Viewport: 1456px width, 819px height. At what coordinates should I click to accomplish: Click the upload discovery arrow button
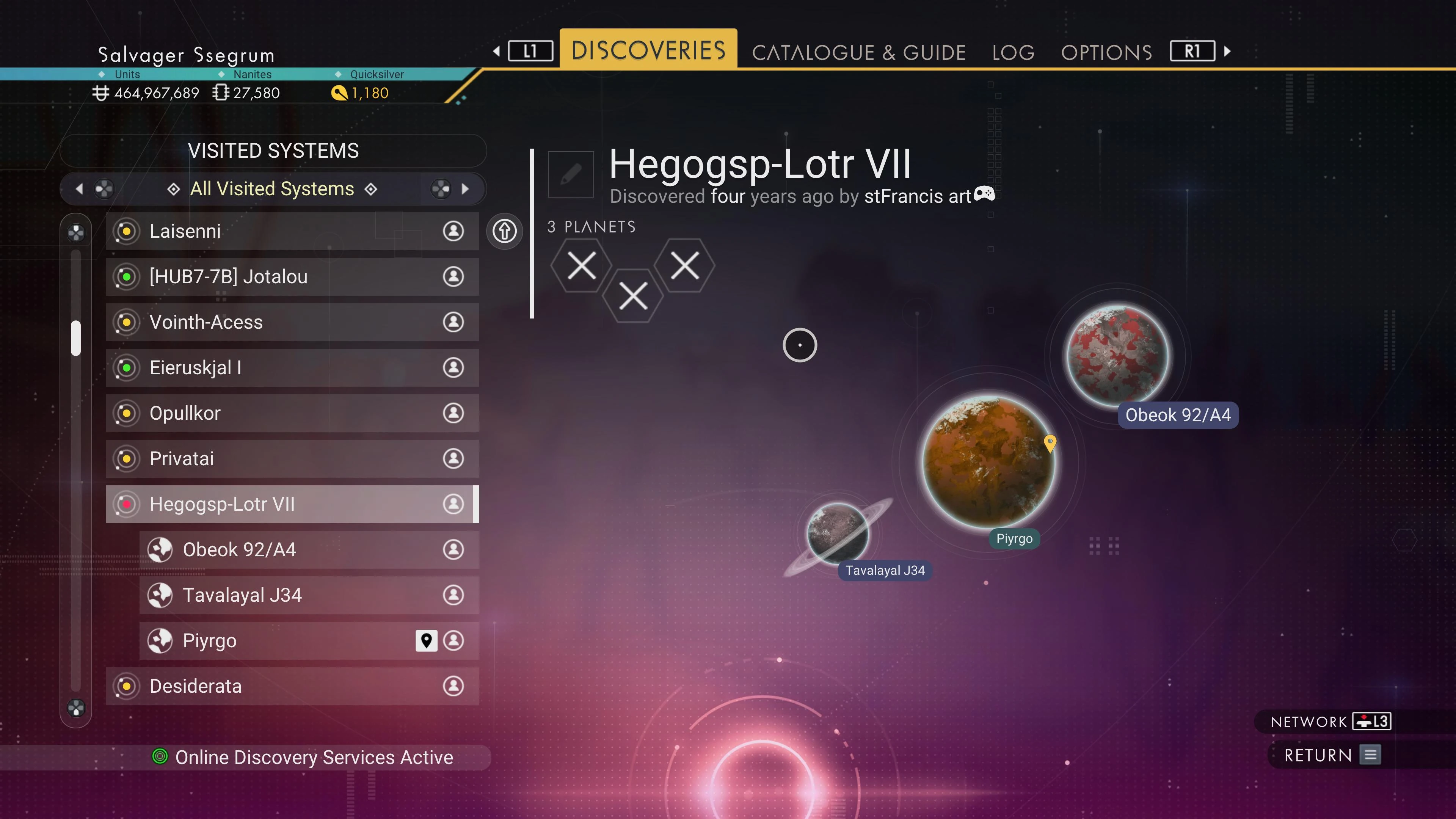tap(504, 231)
